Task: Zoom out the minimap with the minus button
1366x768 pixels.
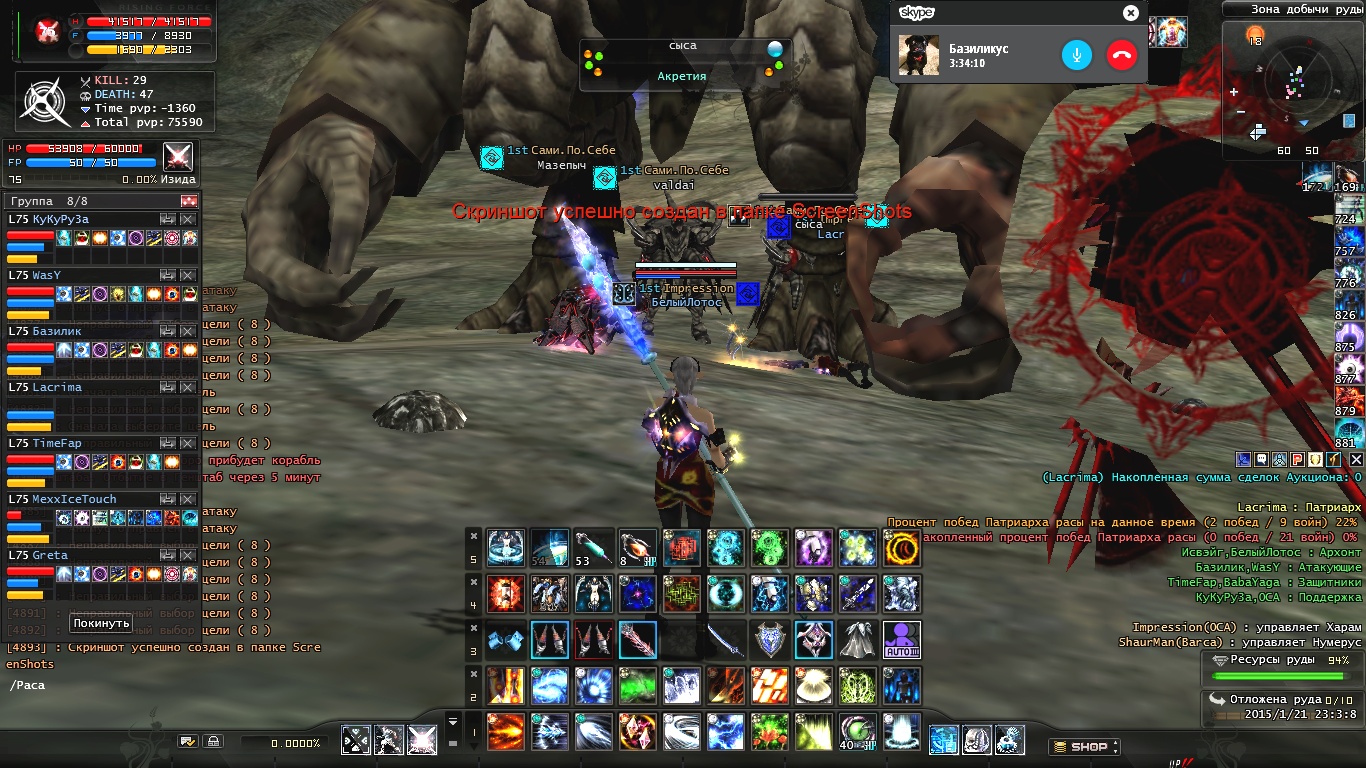Action: pos(1241,111)
